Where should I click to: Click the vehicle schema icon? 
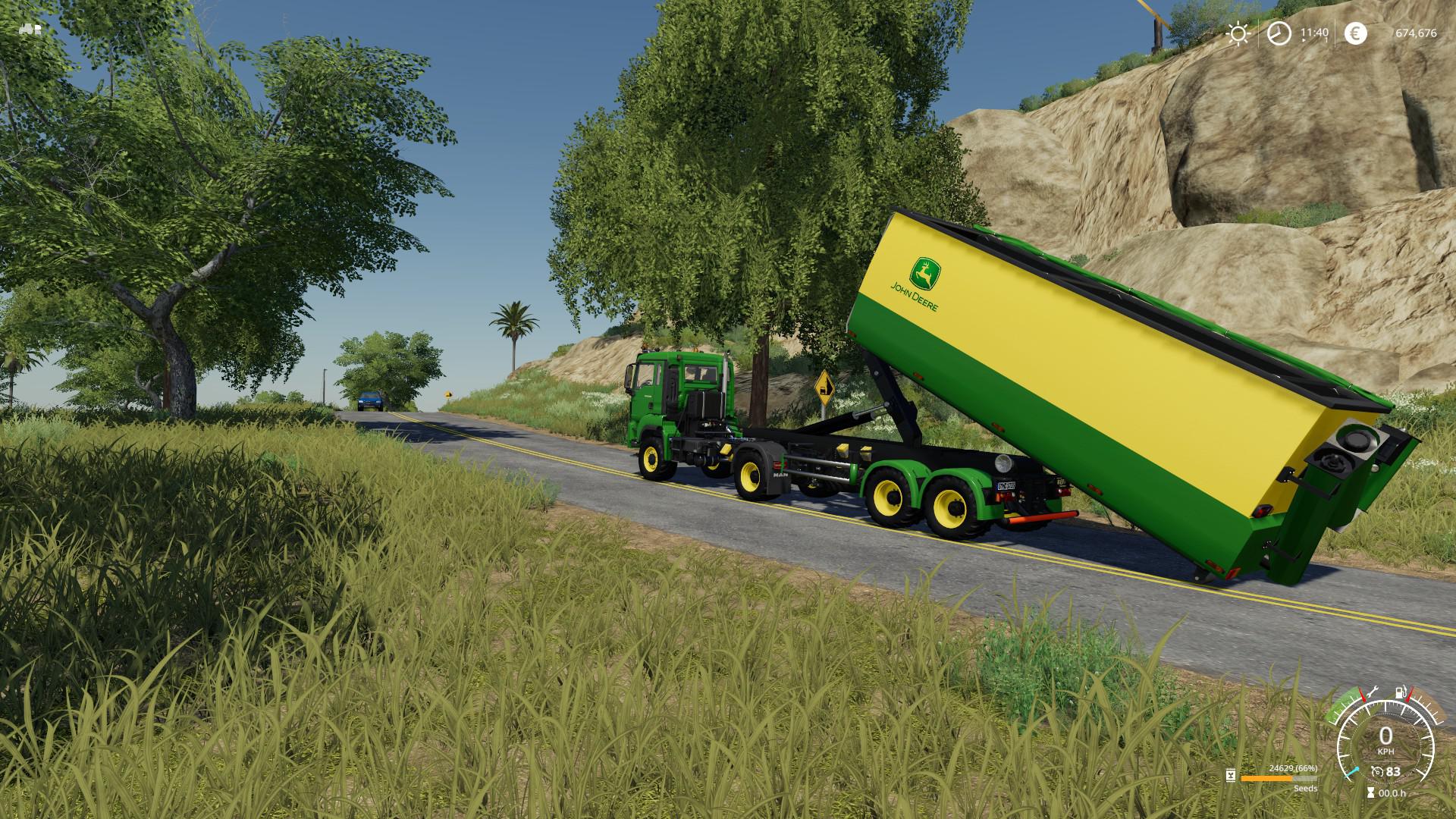(31, 30)
